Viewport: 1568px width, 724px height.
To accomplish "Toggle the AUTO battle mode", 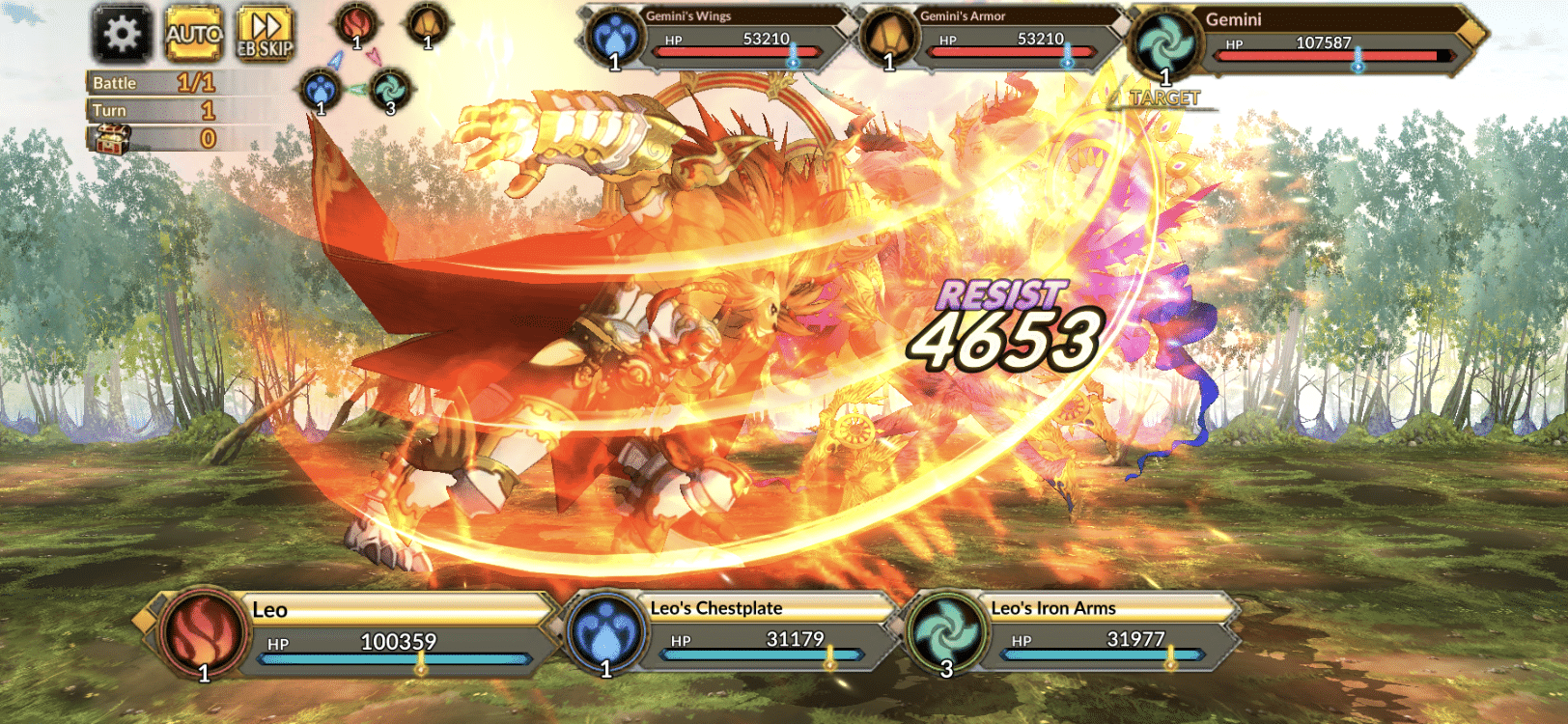I will (x=194, y=35).
